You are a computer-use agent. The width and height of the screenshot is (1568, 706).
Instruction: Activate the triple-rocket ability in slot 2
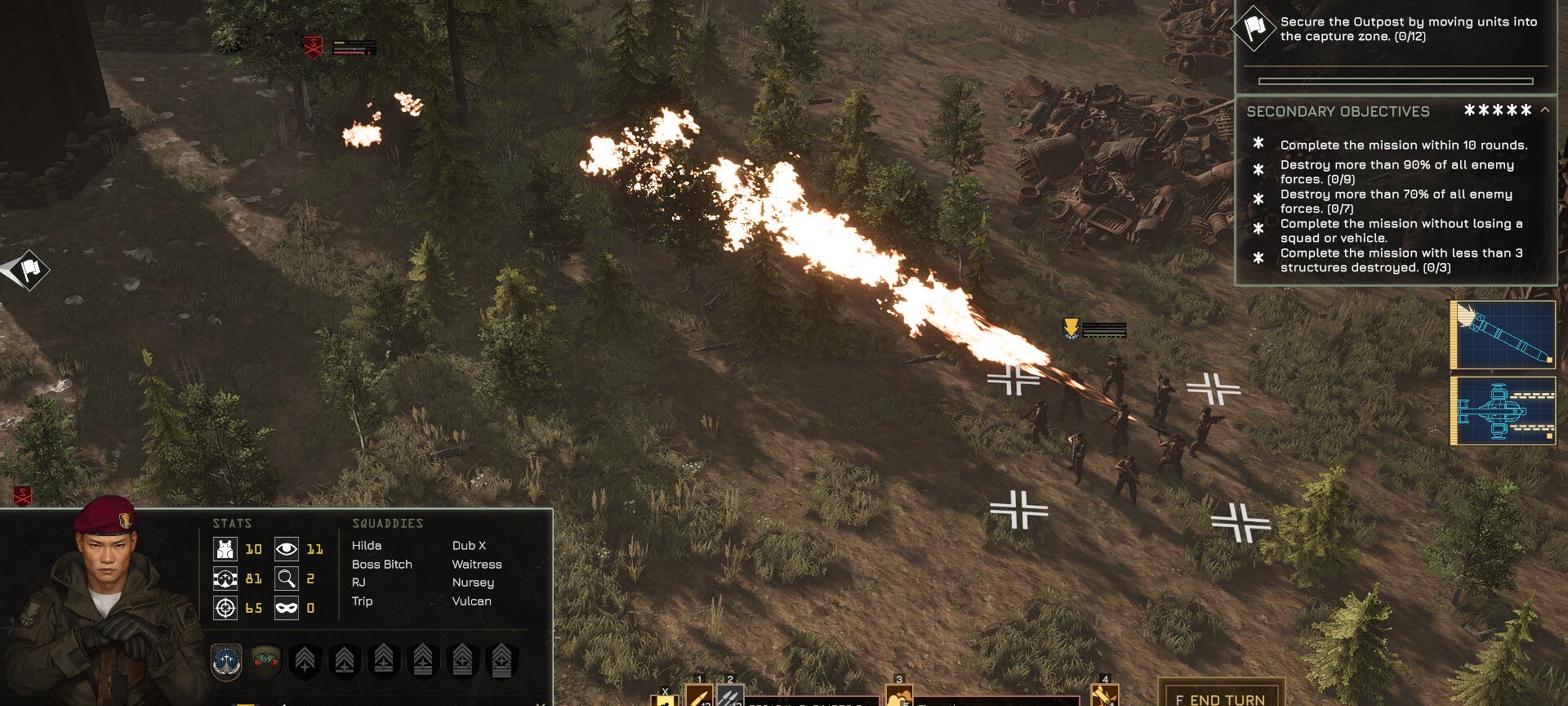729,696
